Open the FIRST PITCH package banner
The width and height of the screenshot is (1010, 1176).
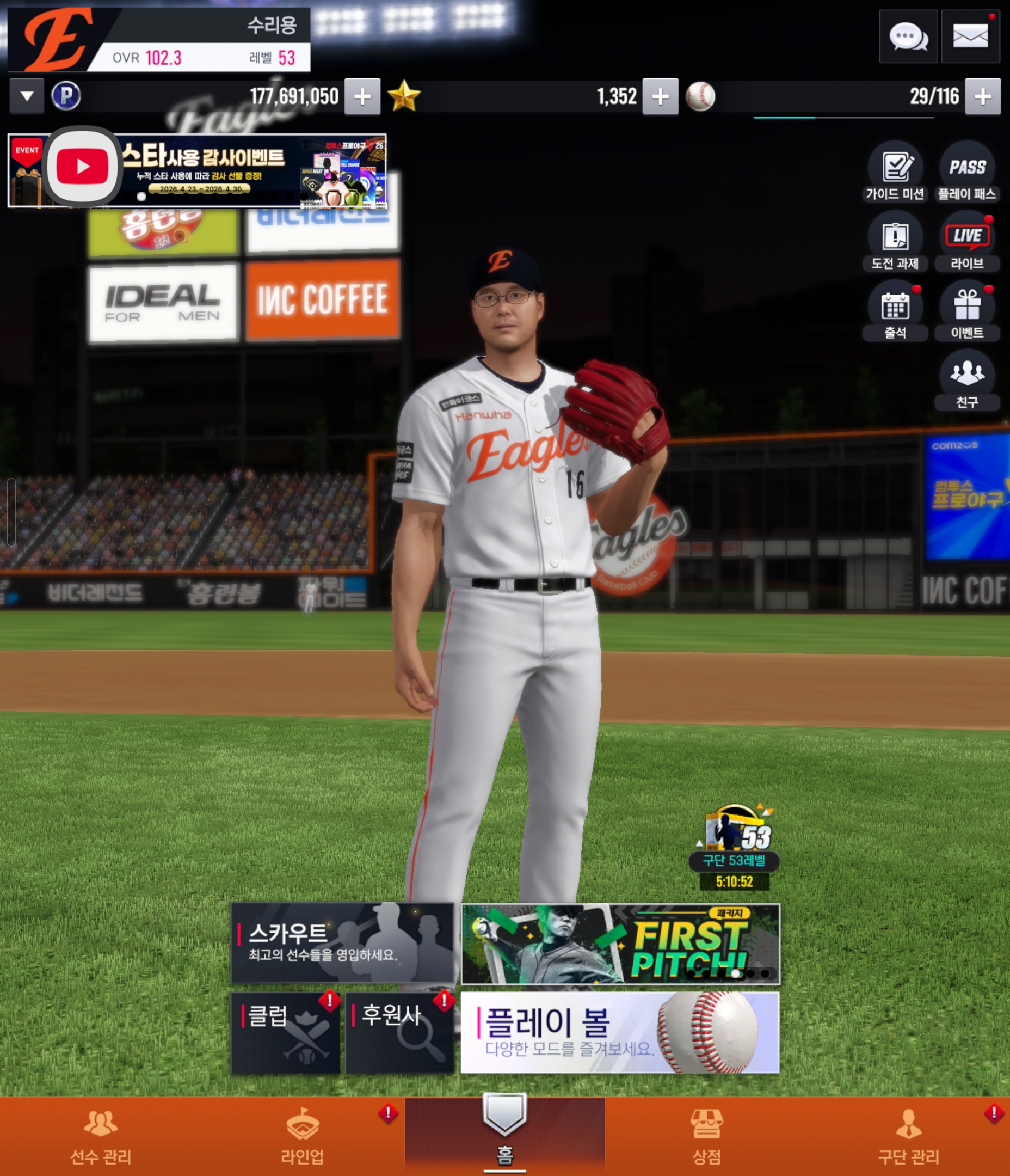pos(620,944)
